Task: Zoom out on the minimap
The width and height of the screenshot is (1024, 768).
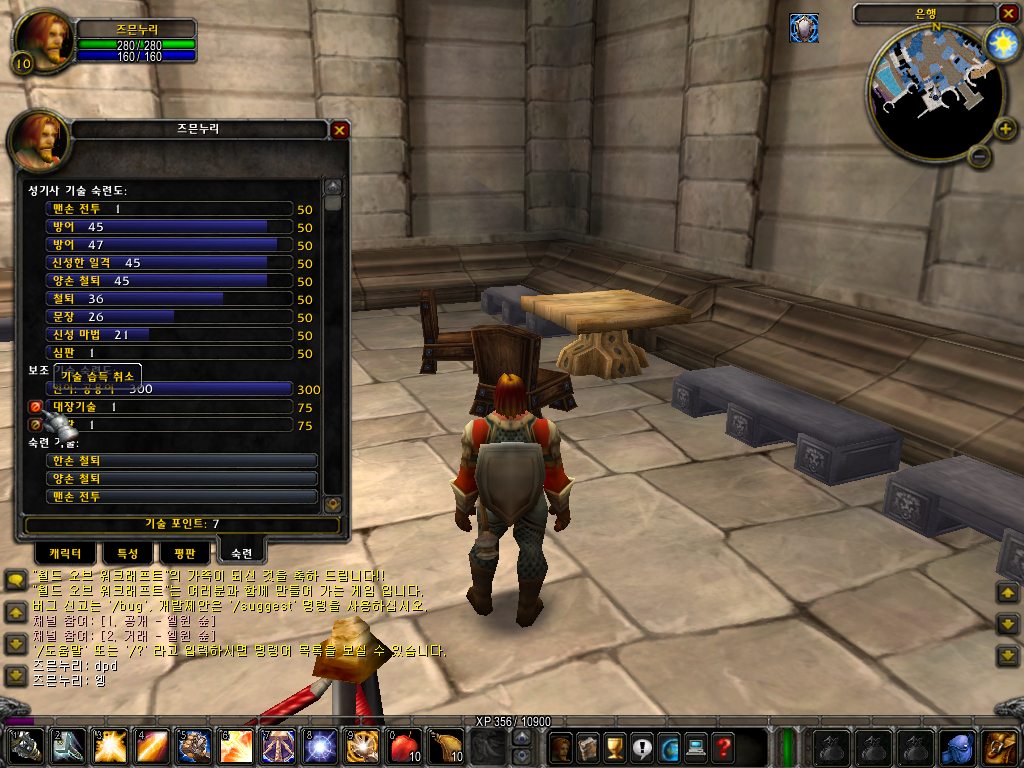Action: point(981,157)
